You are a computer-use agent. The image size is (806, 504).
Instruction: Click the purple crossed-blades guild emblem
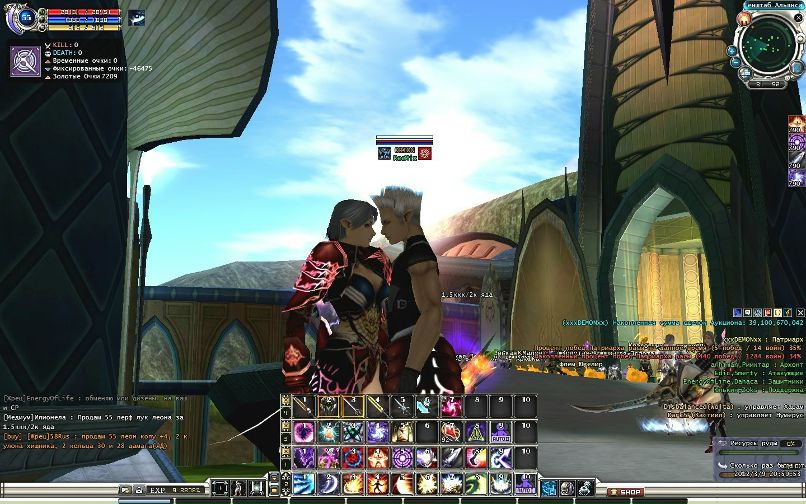tap(26, 60)
